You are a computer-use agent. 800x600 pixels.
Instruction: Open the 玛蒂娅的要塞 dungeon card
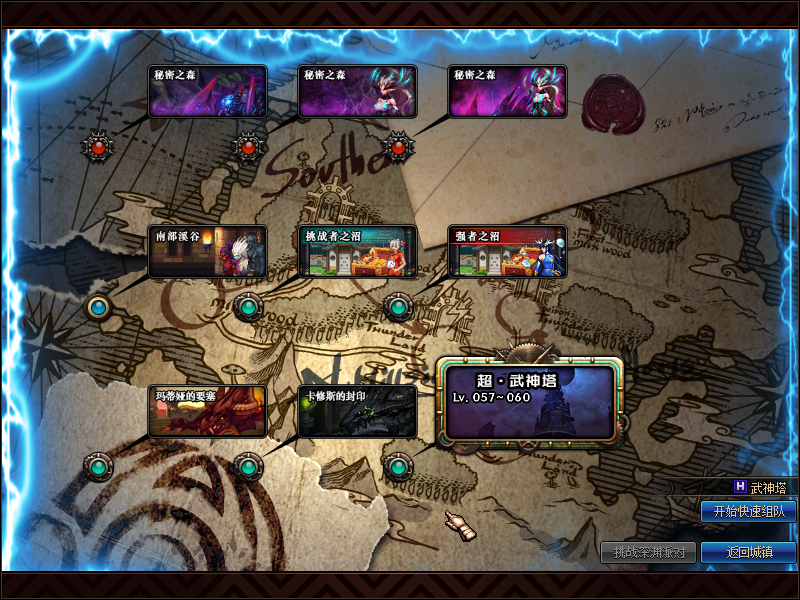click(207, 411)
